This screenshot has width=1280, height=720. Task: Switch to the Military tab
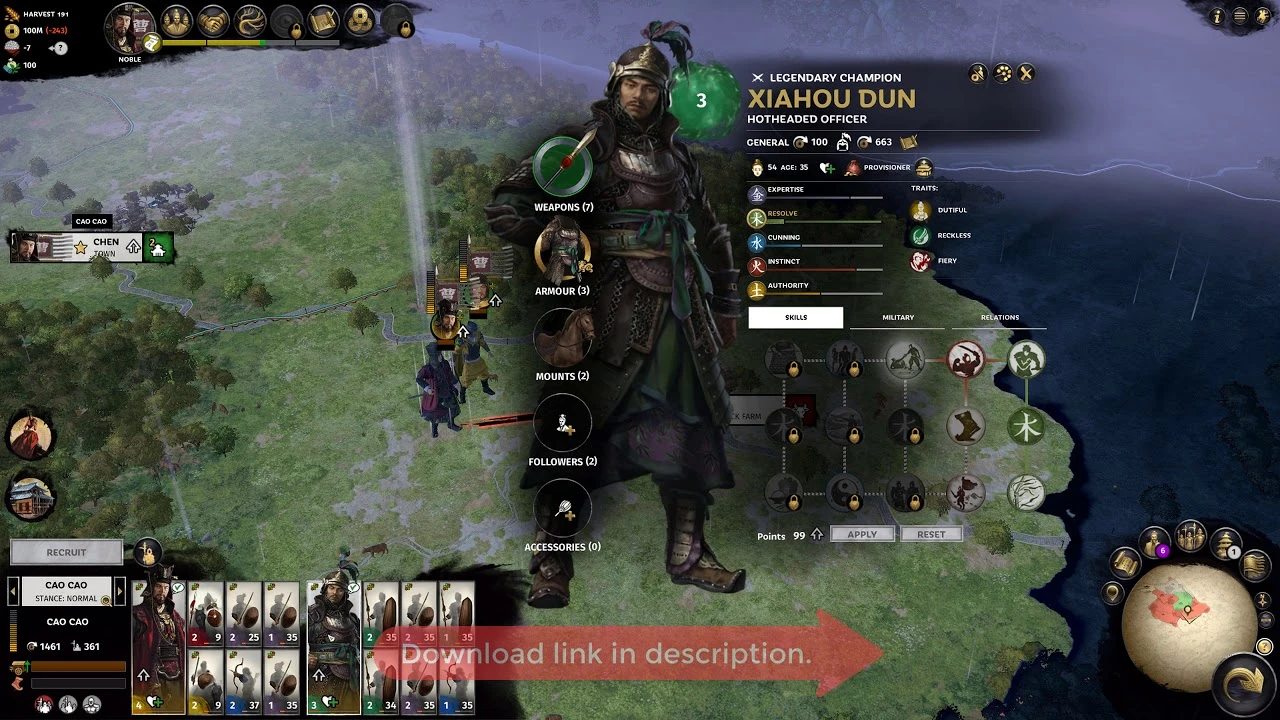coord(897,317)
